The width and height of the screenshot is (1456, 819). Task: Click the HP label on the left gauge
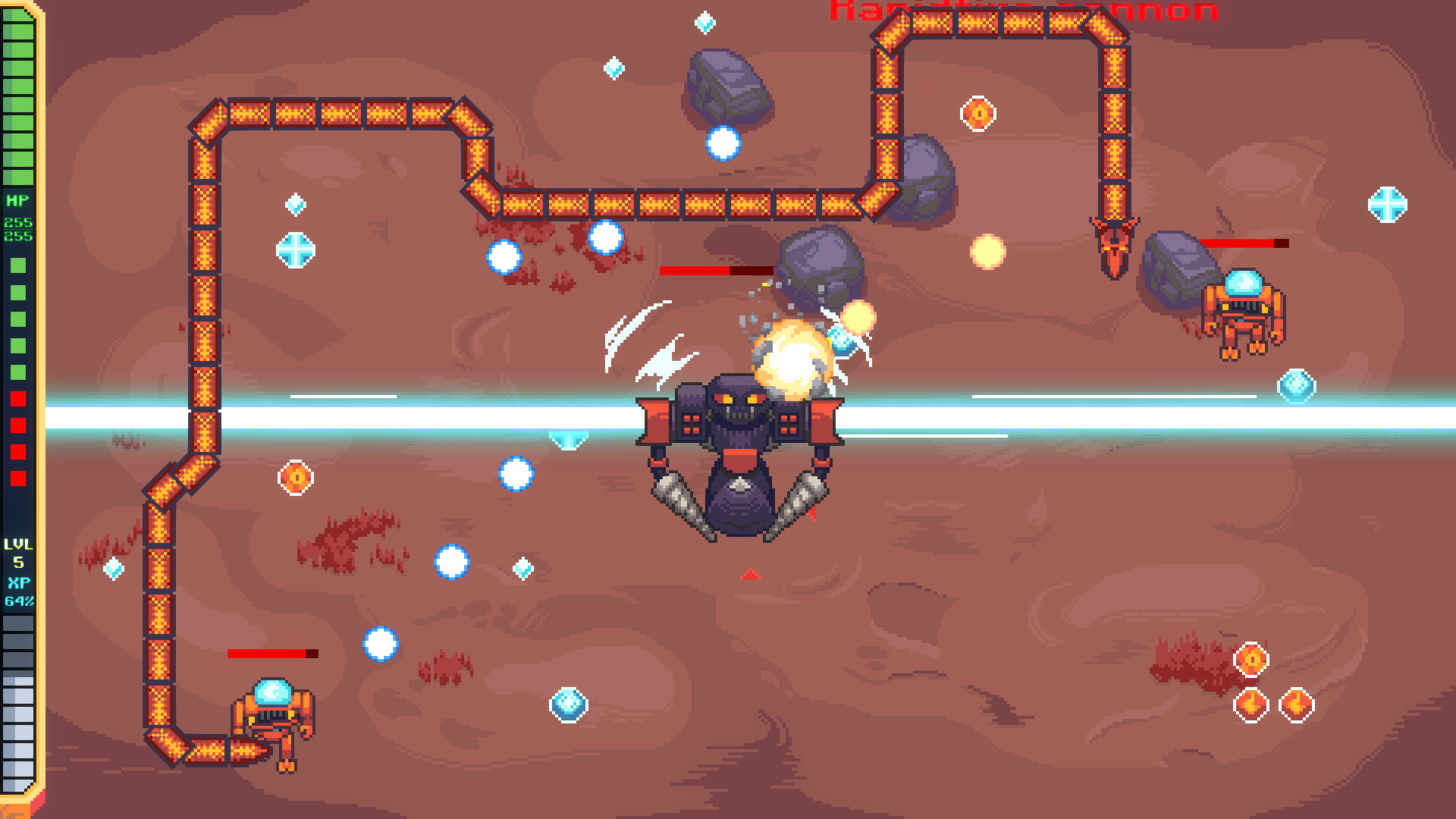pyautogui.click(x=19, y=200)
